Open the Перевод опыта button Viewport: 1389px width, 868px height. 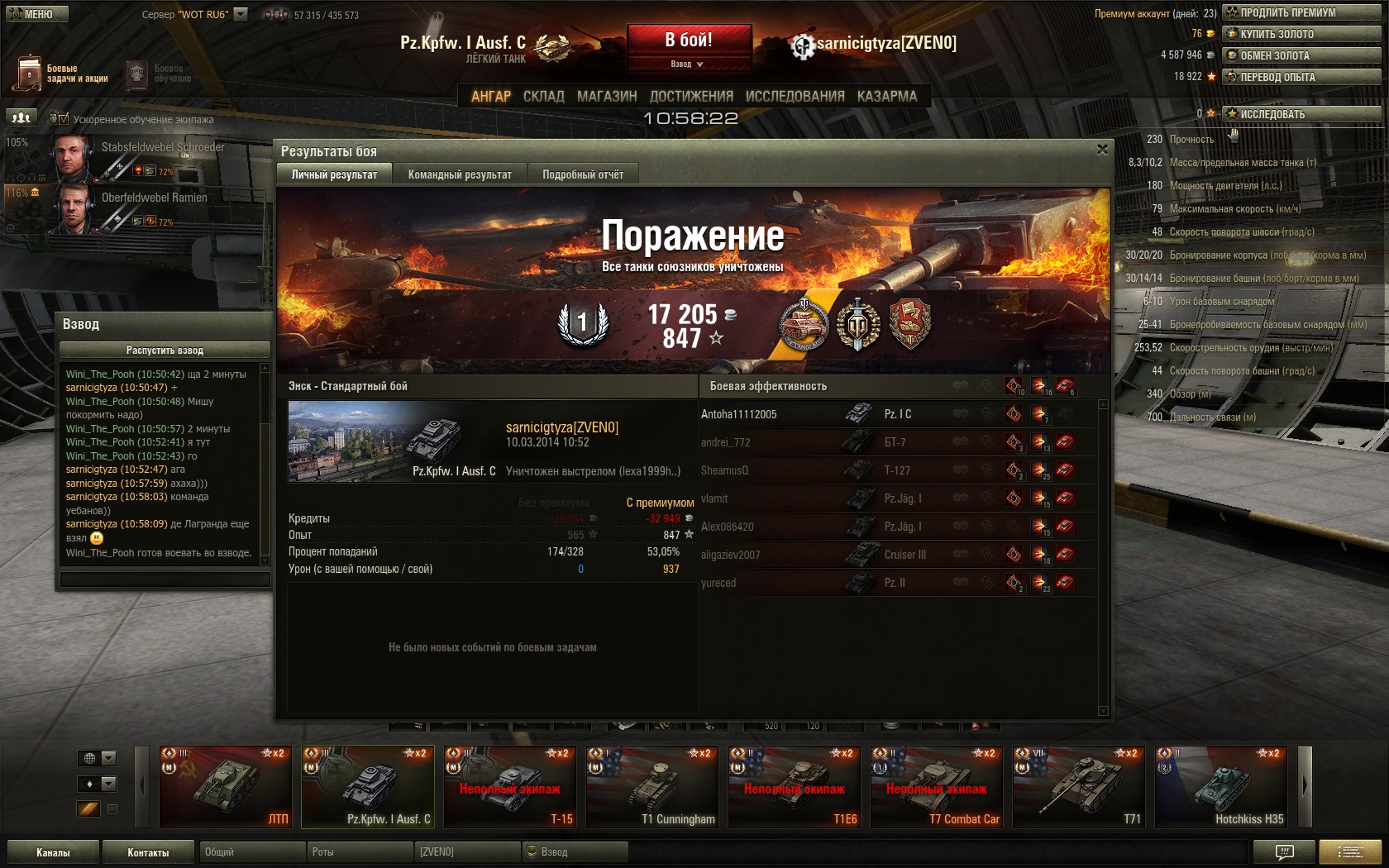click(1301, 77)
